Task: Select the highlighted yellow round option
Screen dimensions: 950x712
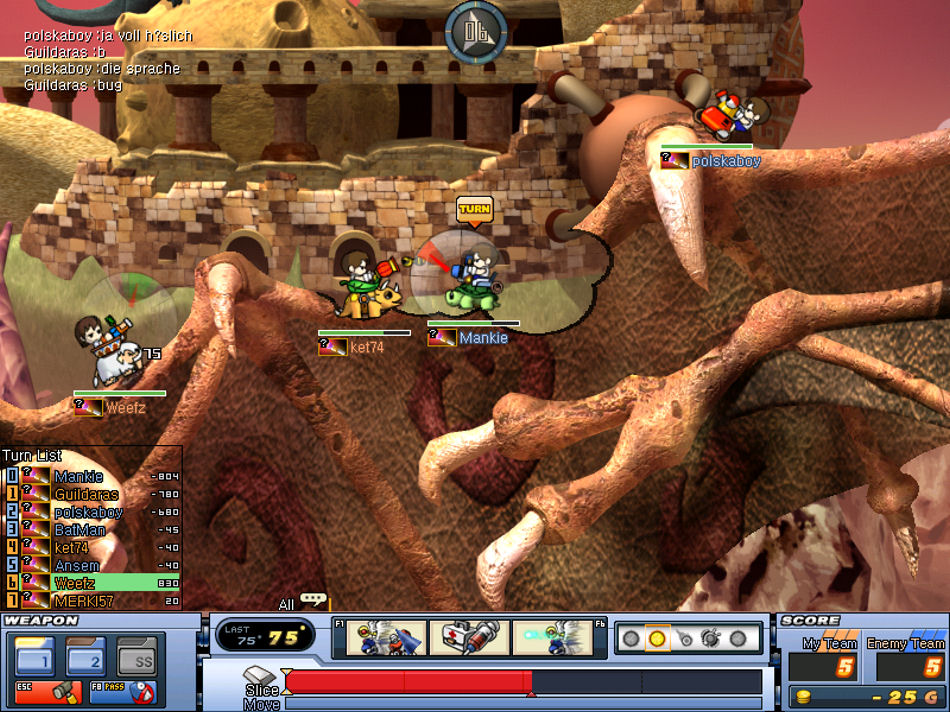Action: click(657, 638)
